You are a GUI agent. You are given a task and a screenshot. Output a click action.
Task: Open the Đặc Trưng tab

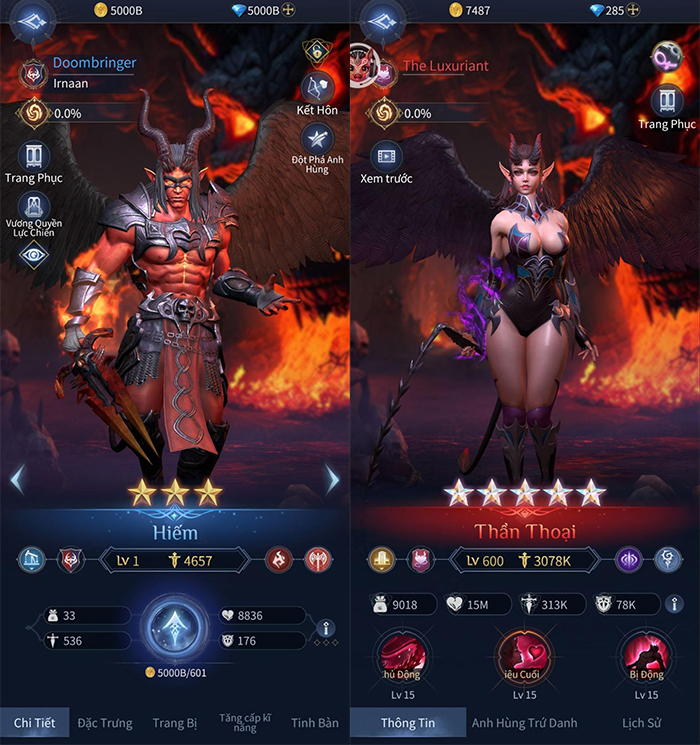104,722
